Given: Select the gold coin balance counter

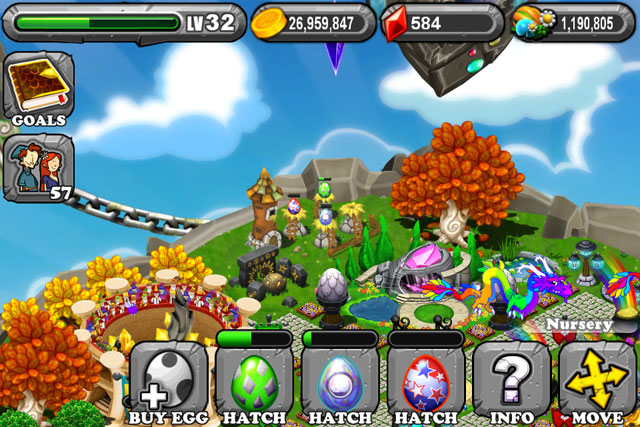Looking at the screenshot, I should (x=312, y=22).
